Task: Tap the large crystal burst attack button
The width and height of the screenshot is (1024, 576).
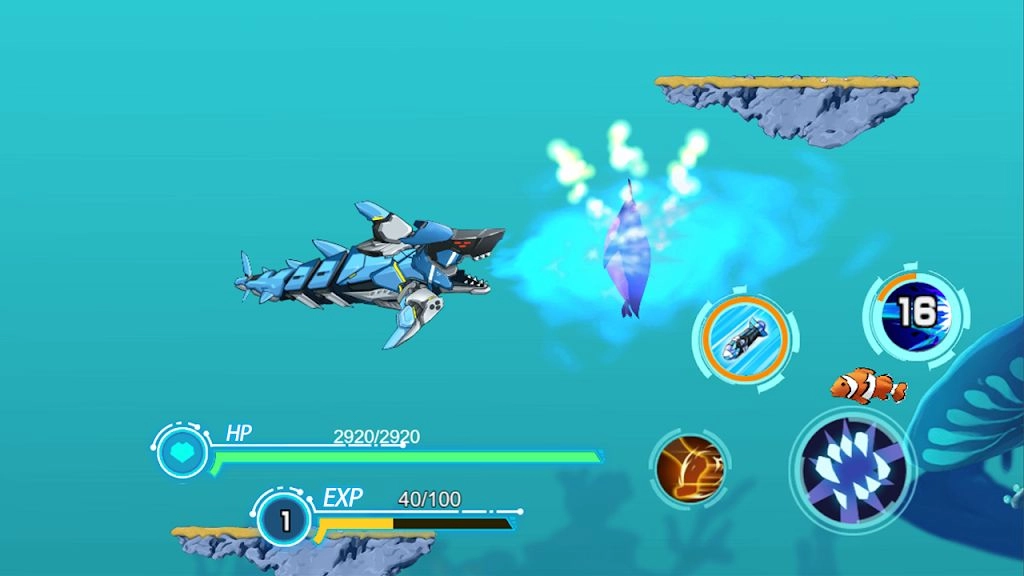Action: (x=853, y=467)
